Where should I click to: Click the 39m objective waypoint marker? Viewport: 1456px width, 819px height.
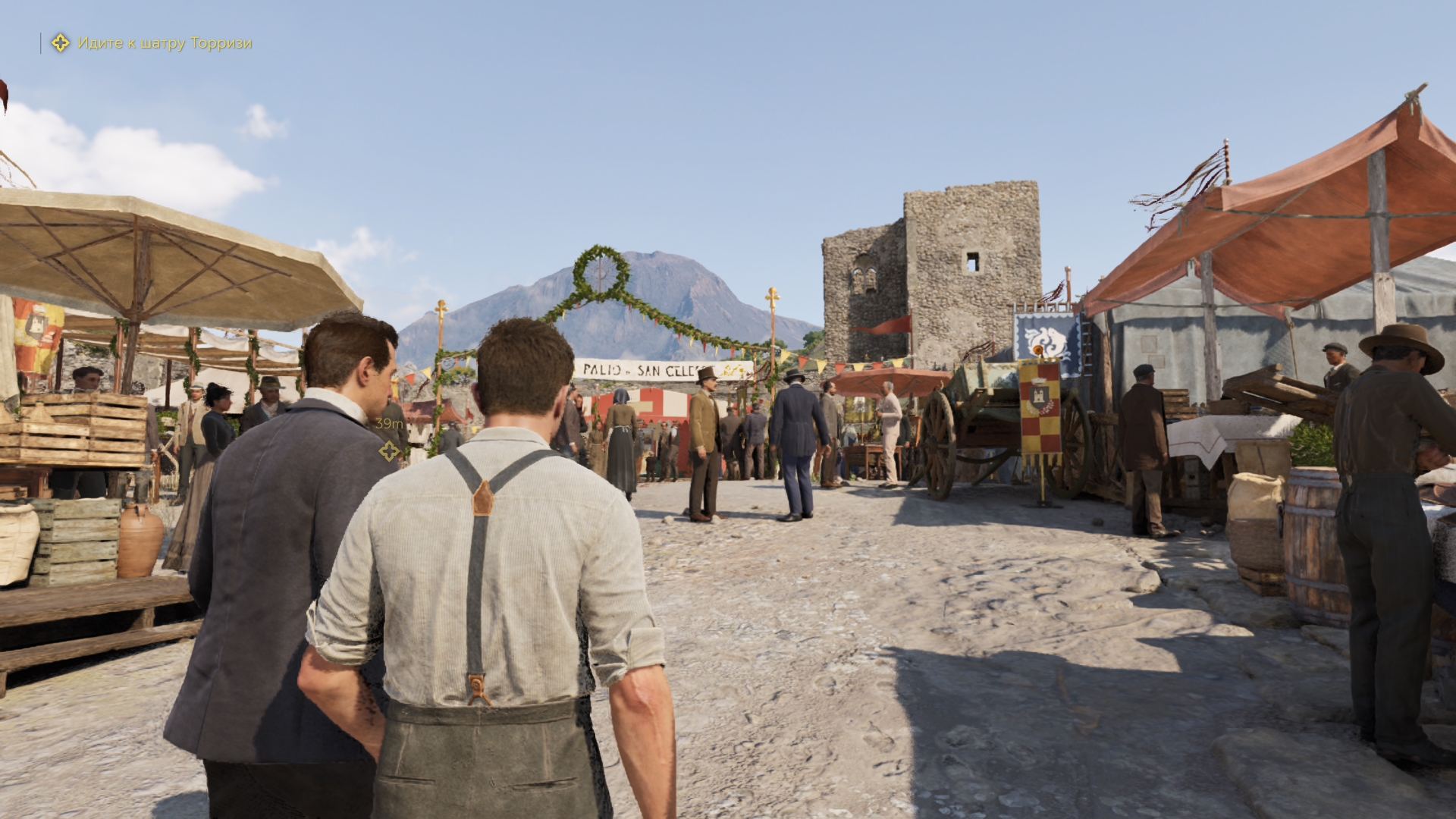pyautogui.click(x=389, y=452)
